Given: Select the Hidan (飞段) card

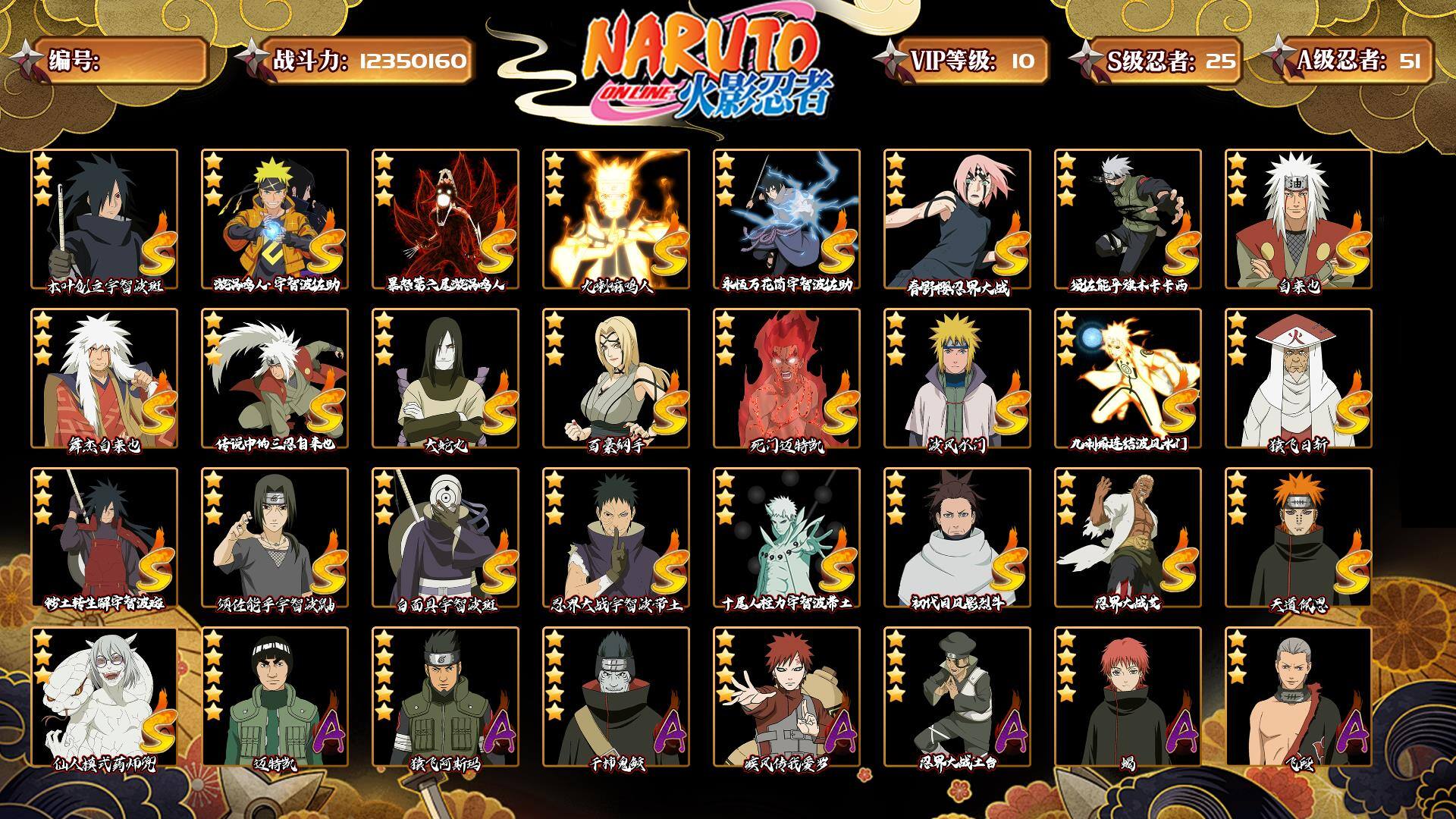Looking at the screenshot, I should [1298, 697].
